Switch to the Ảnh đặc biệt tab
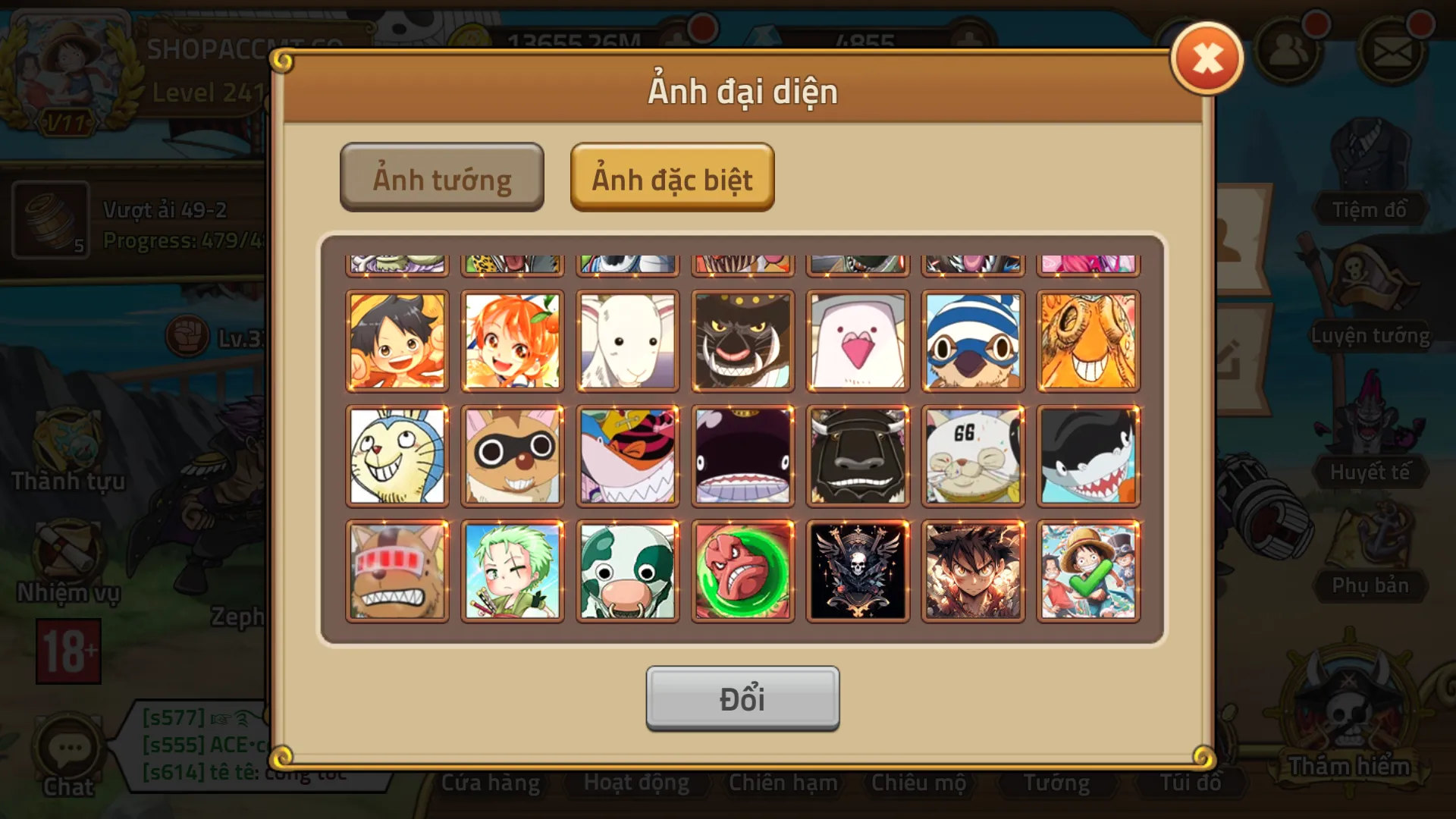This screenshot has height=819, width=1456. point(672,178)
